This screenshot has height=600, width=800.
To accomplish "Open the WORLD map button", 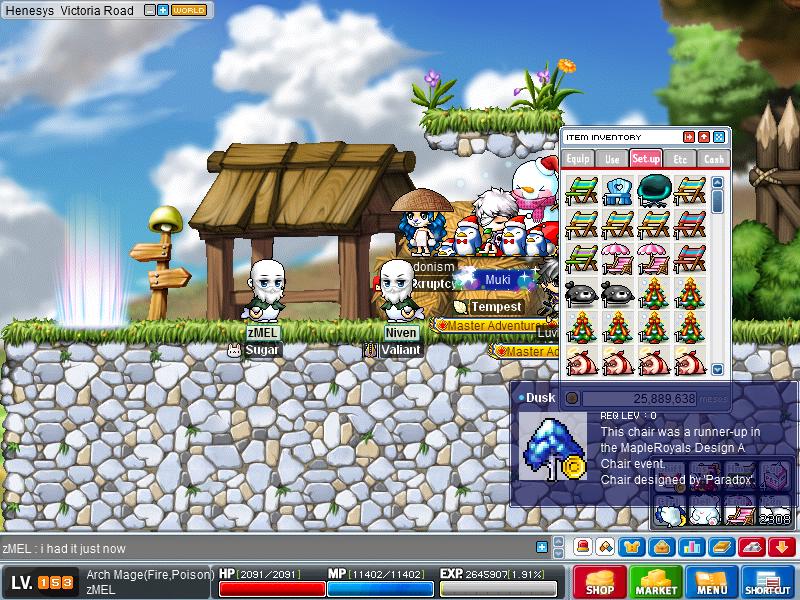I will click(x=189, y=10).
